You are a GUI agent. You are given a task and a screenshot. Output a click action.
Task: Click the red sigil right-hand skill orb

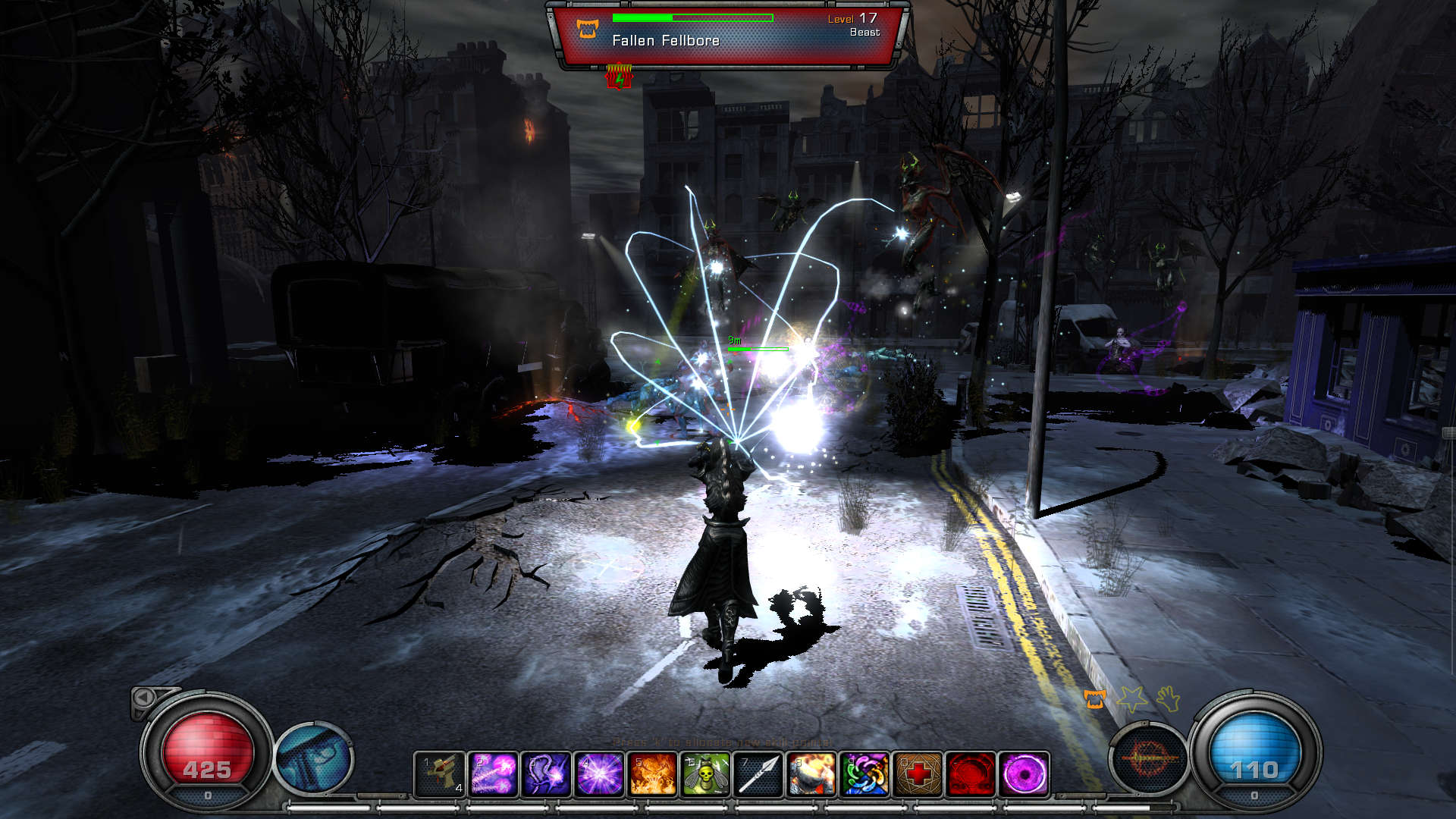pos(1149,758)
